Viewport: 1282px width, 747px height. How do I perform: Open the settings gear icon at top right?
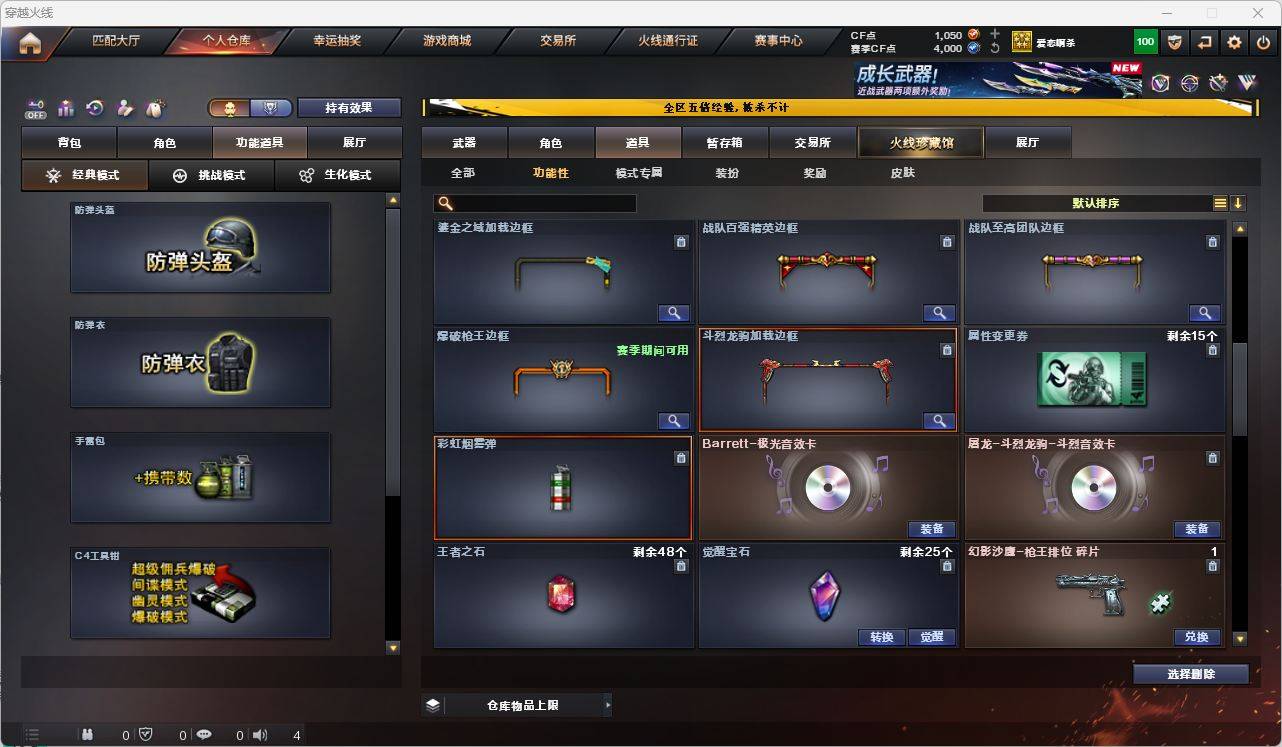pyautogui.click(x=1233, y=41)
